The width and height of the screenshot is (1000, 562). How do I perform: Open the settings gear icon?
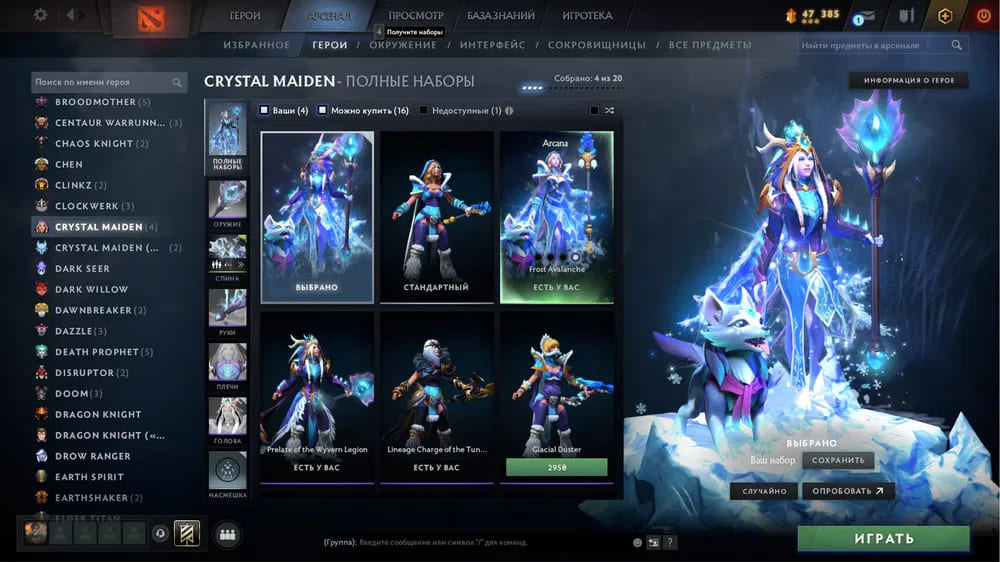click(41, 15)
